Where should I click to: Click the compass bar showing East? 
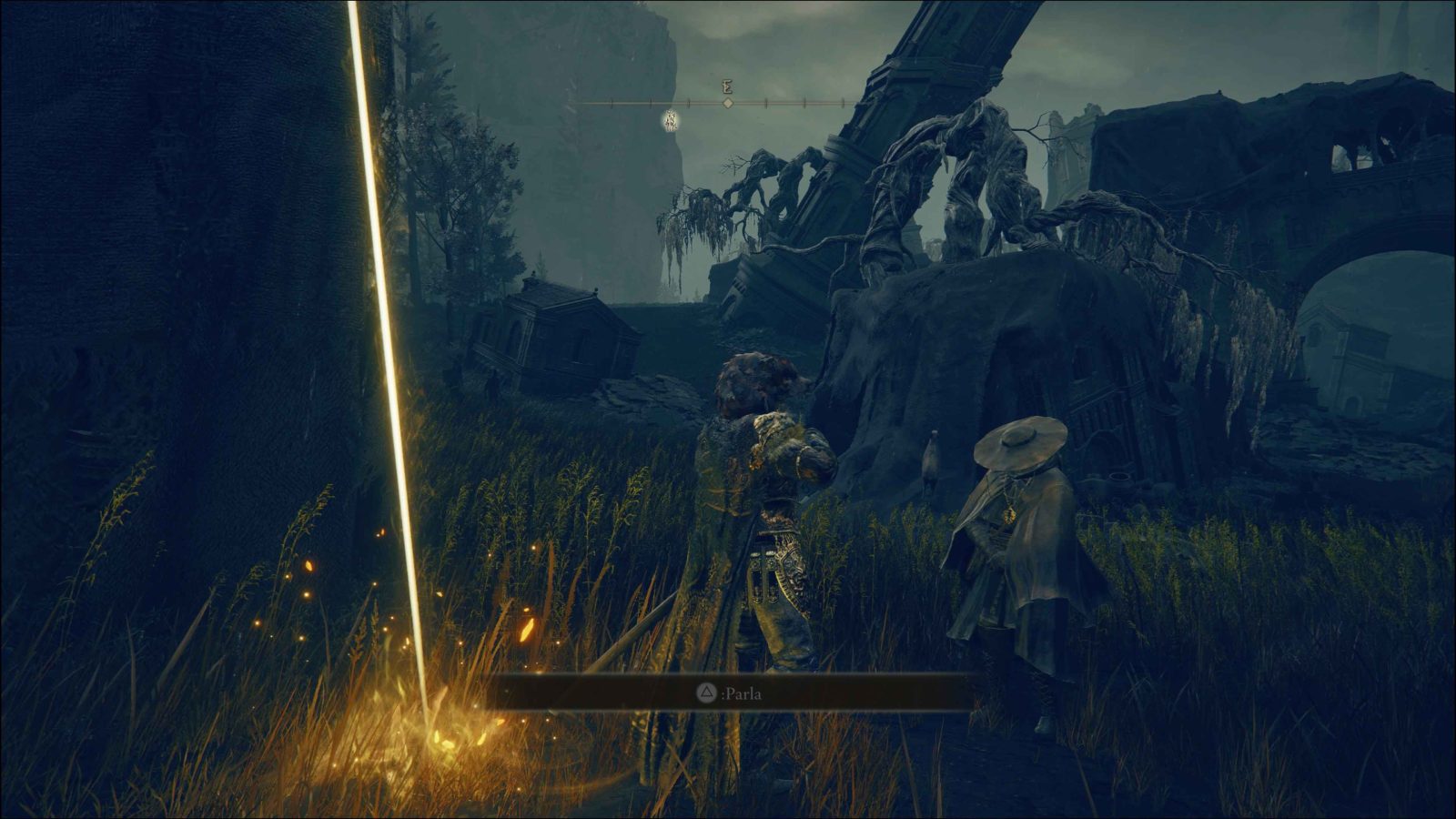pos(726,103)
